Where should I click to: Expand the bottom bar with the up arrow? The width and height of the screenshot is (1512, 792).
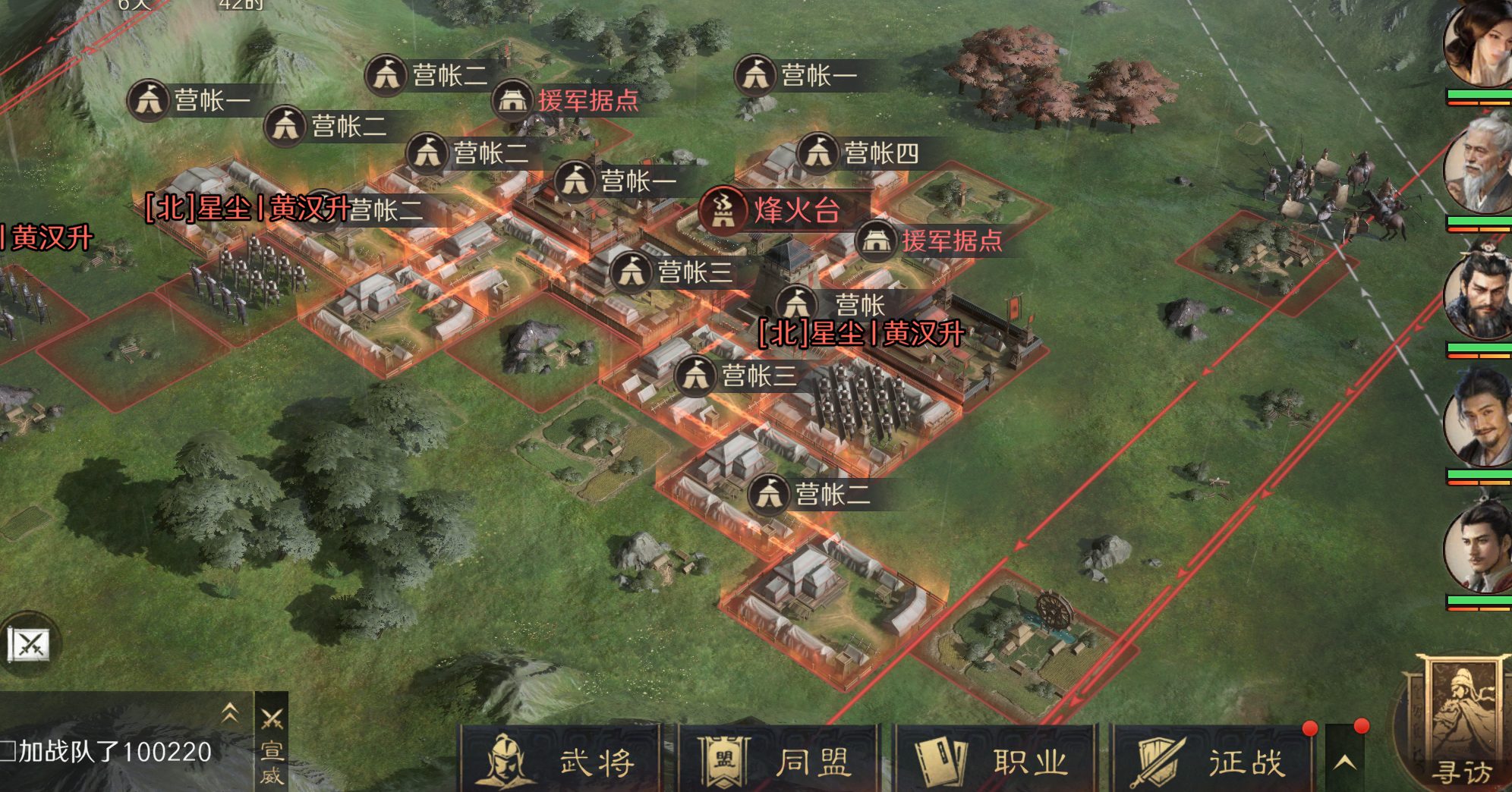point(1344,762)
